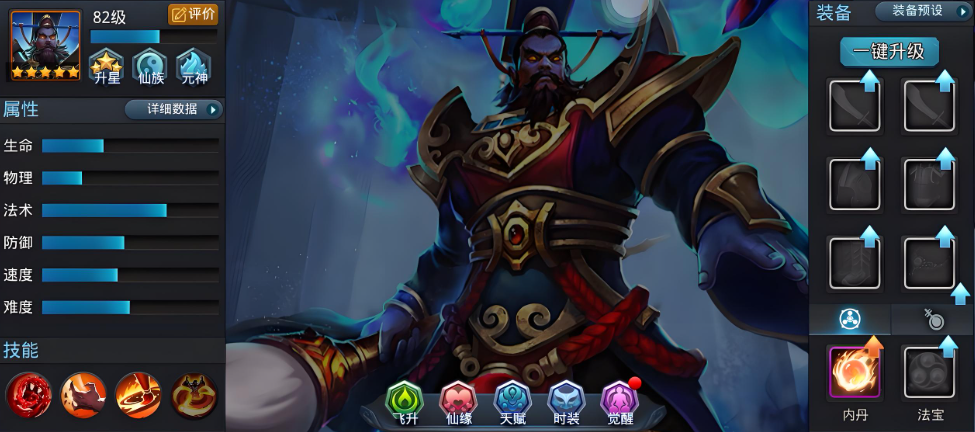Open the 元神 spirit icon
The image size is (975, 432).
coord(192,67)
